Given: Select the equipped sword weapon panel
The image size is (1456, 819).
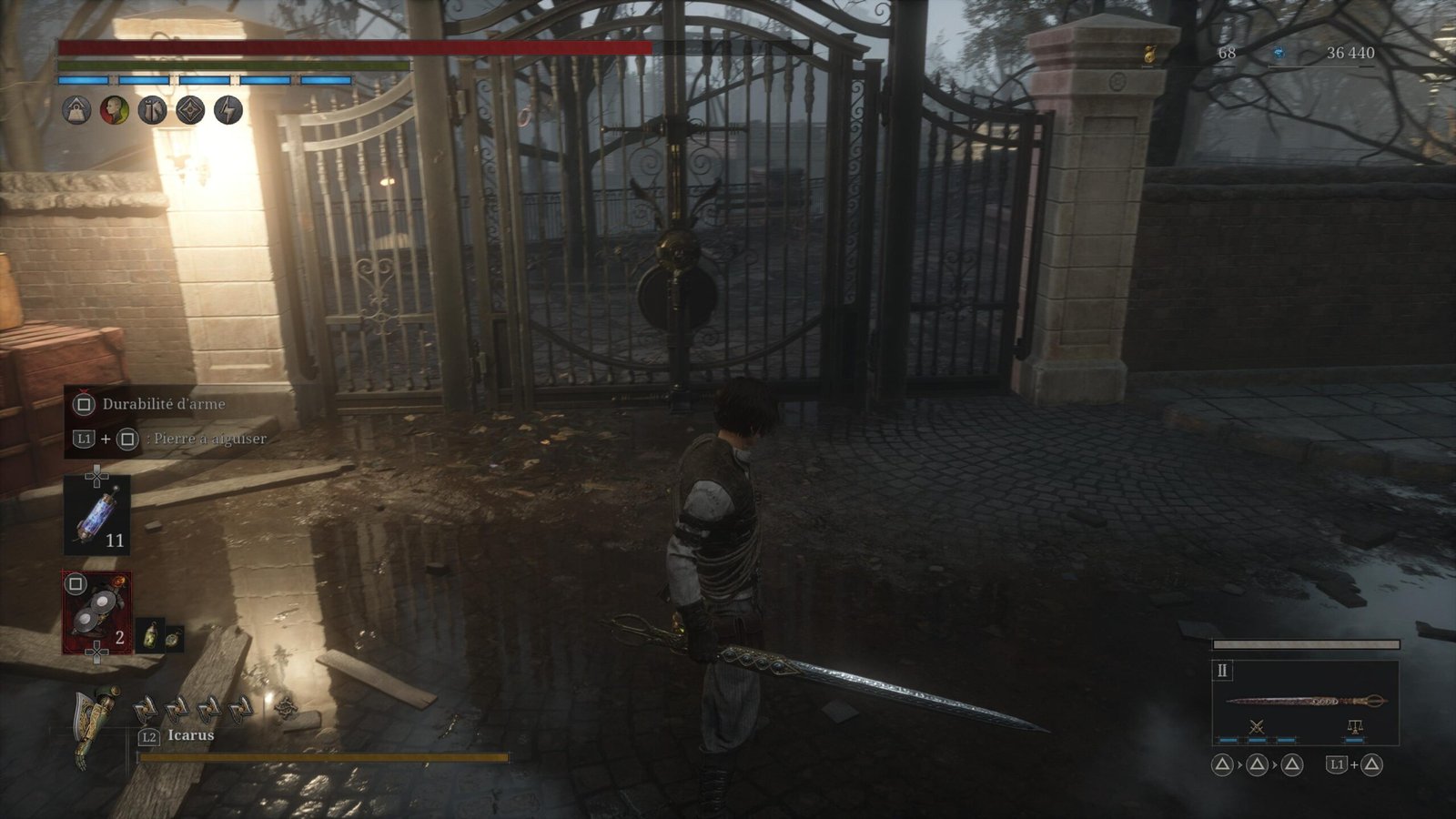Looking at the screenshot, I should (x=1305, y=702).
